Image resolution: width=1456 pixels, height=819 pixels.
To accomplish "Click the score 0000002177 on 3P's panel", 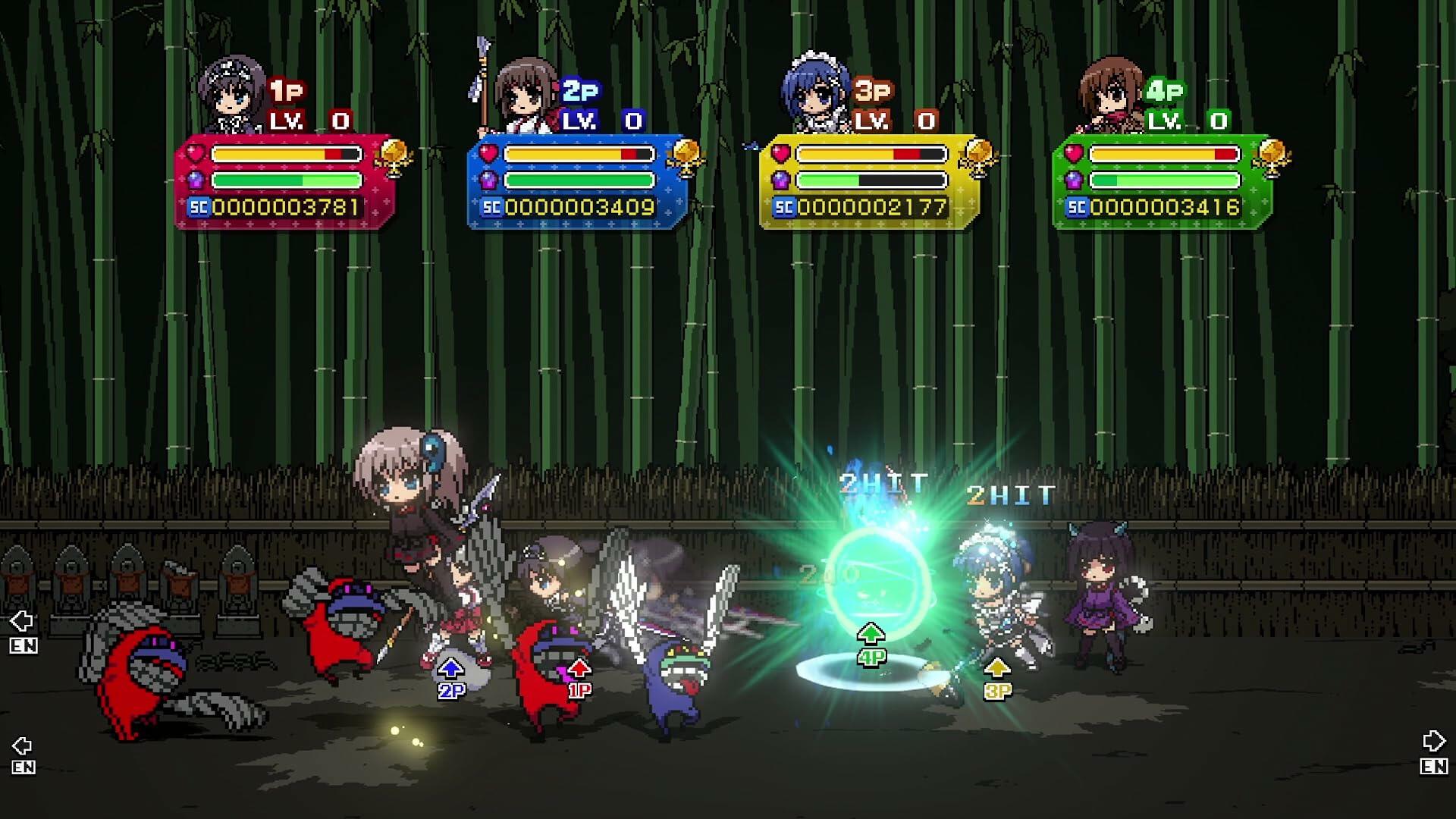I will [872, 205].
